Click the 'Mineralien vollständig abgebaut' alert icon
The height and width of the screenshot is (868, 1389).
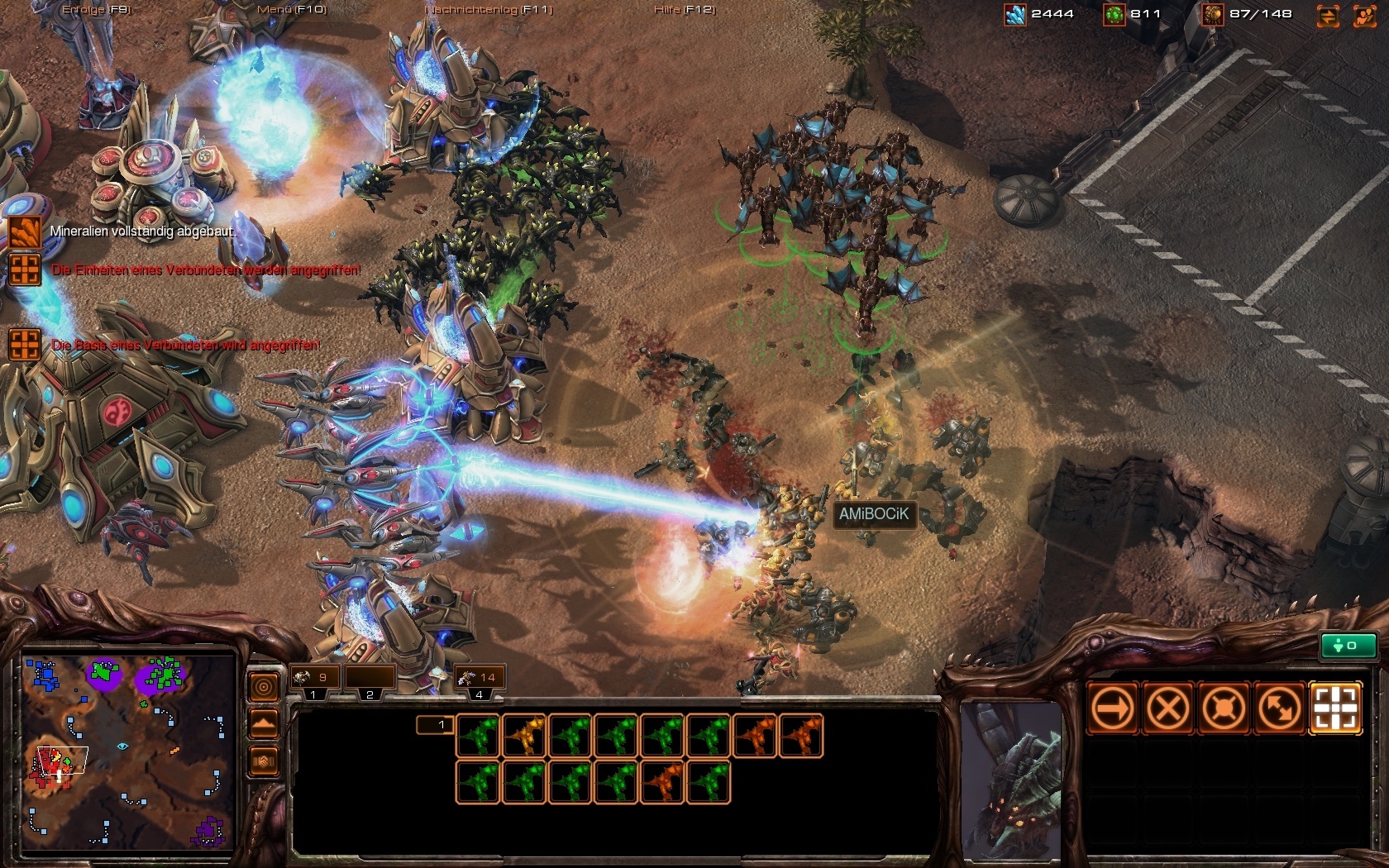pos(26,232)
